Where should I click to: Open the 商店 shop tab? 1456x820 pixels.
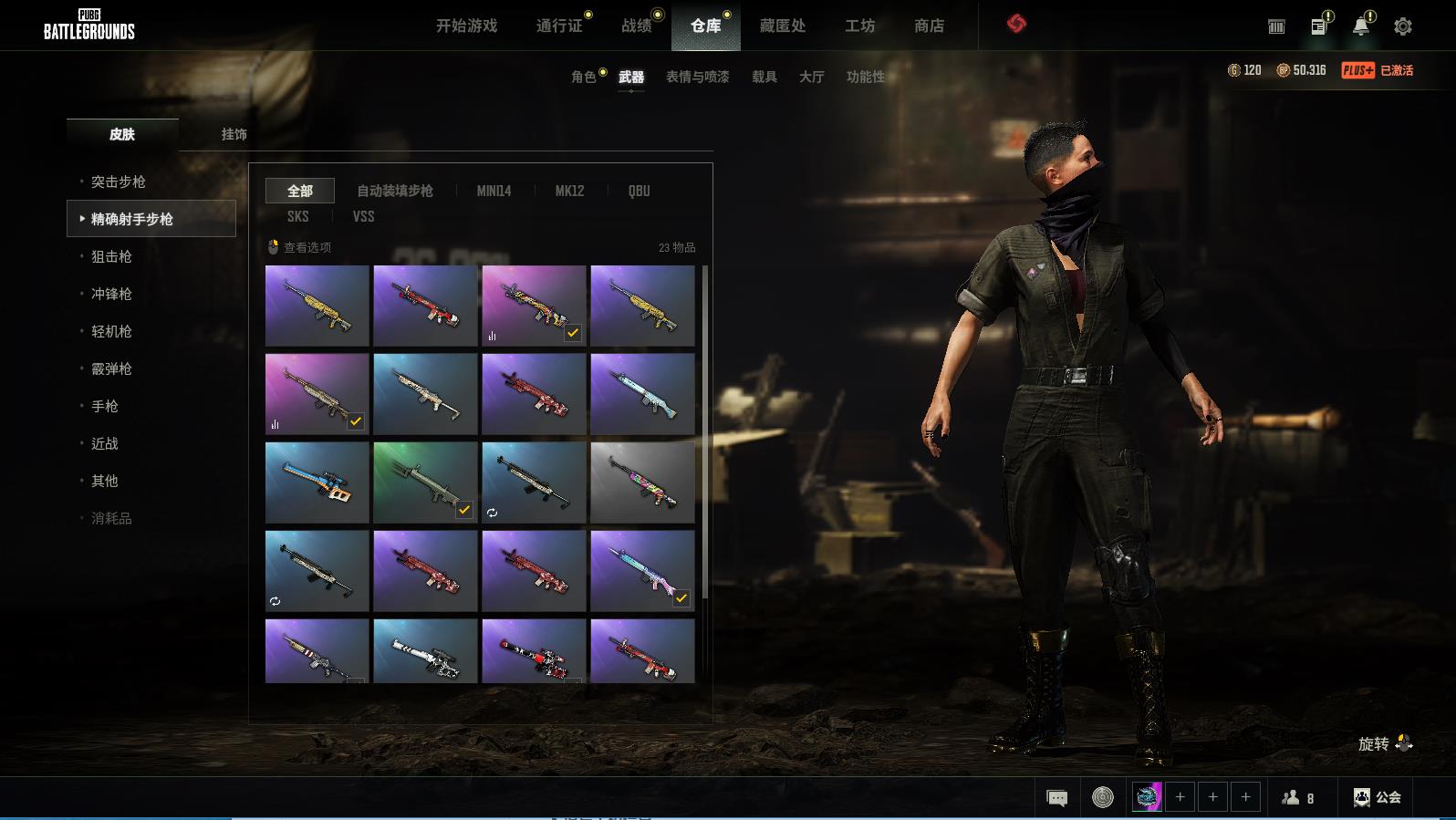(x=929, y=26)
